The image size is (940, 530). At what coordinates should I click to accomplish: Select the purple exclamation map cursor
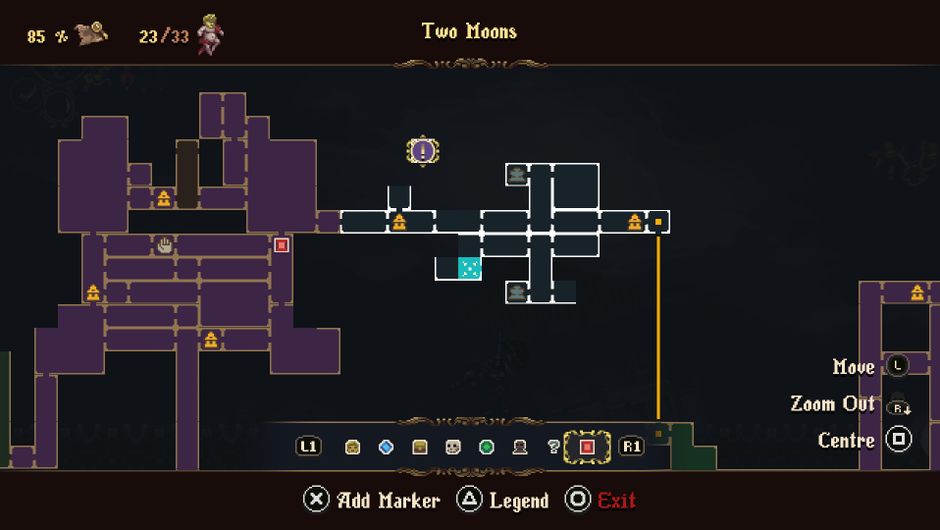coord(424,152)
